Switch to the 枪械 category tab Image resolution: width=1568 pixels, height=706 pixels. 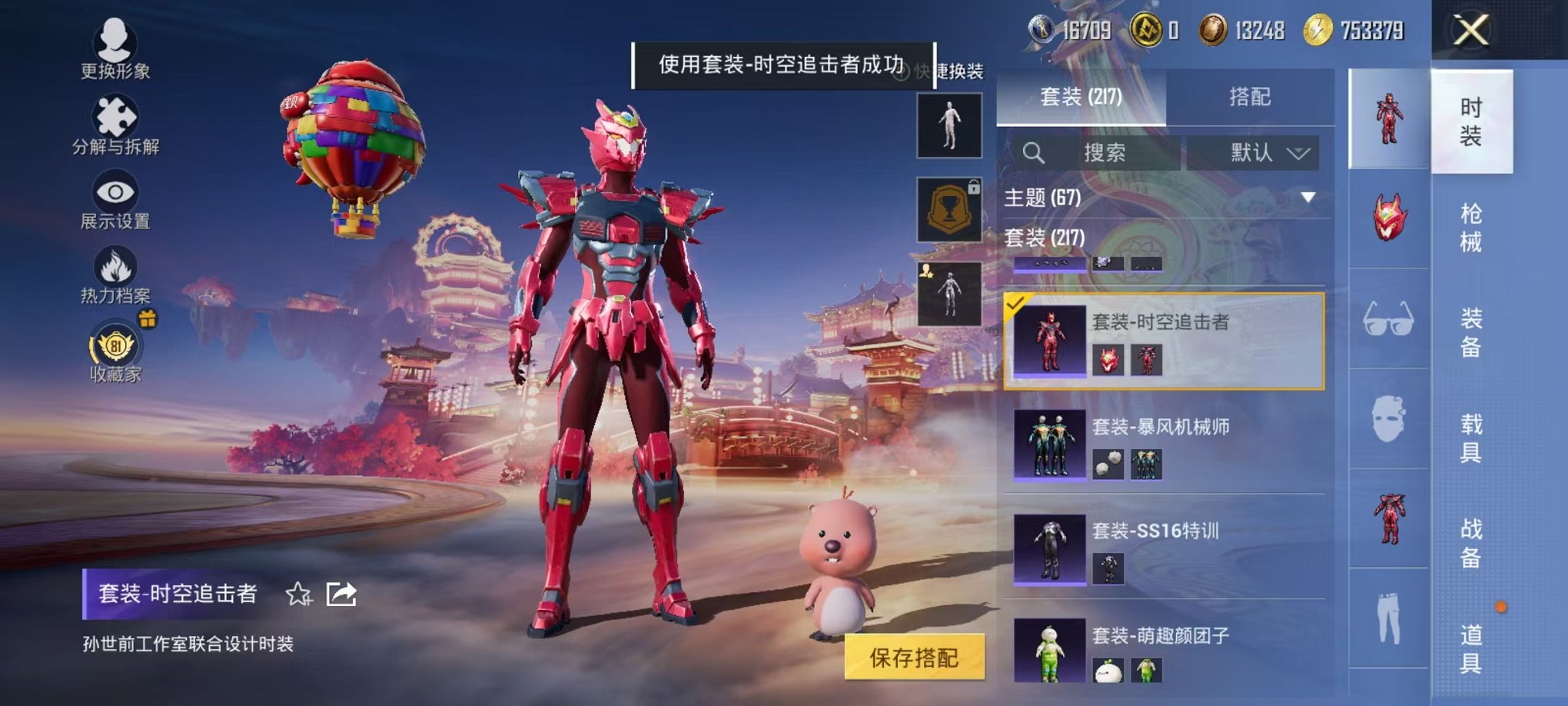pyautogui.click(x=1470, y=227)
